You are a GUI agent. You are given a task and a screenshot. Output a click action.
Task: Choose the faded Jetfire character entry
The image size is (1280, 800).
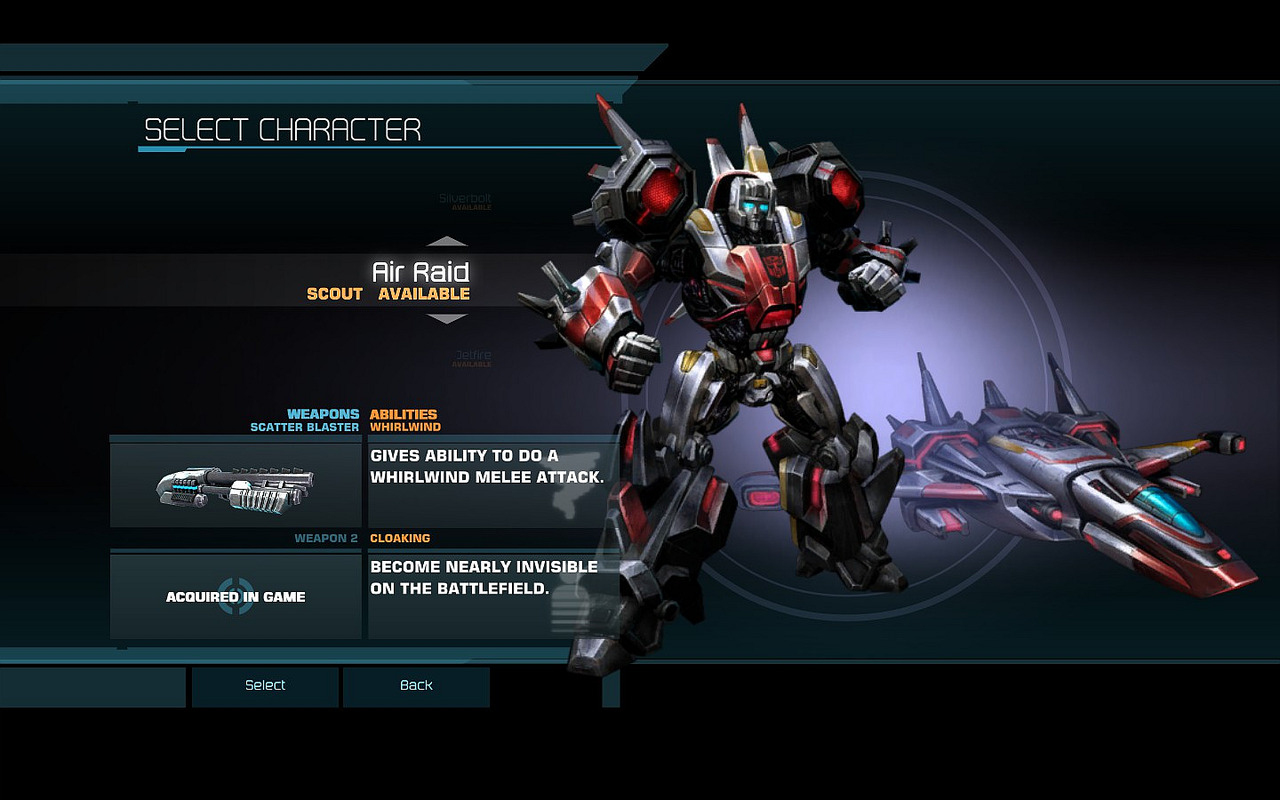point(472,357)
